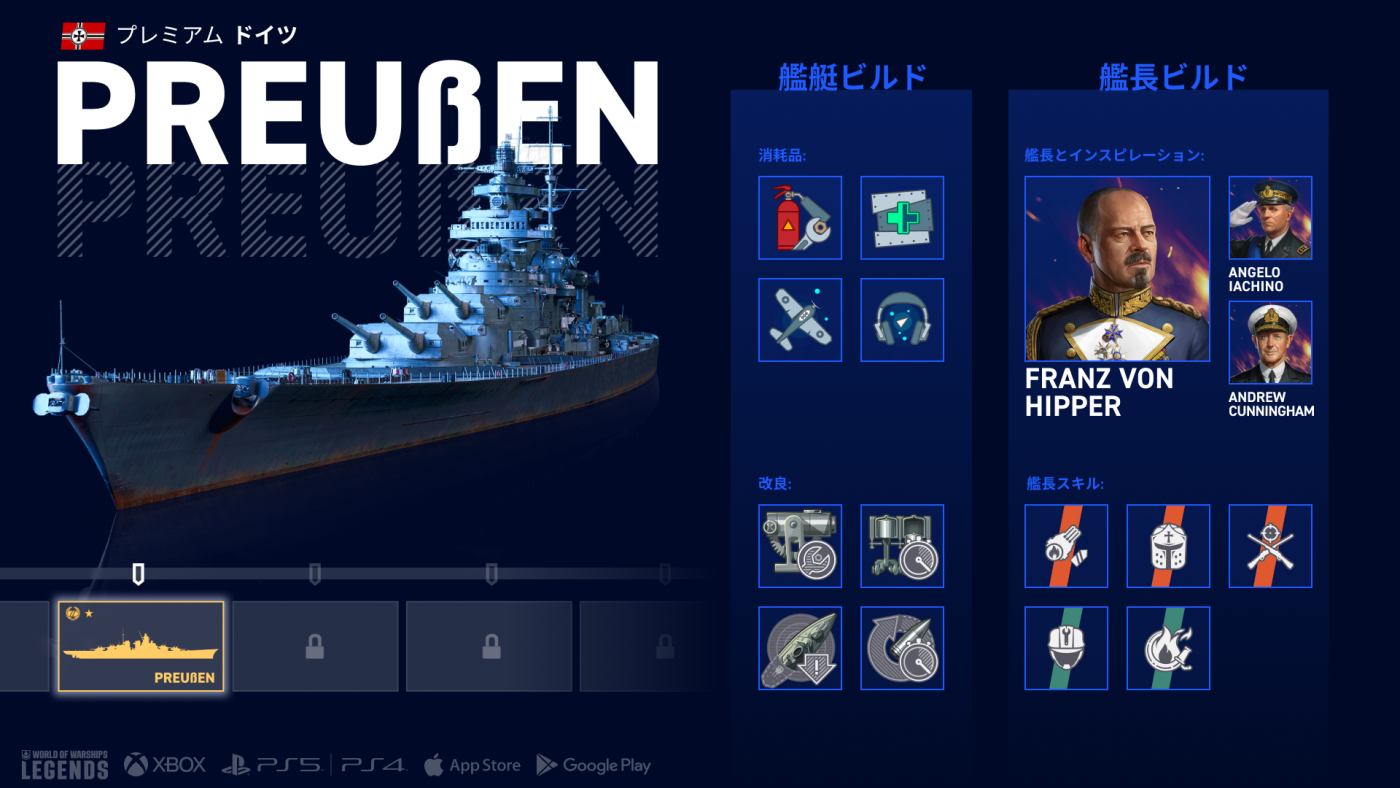Viewport: 1400px width, 788px height.
Task: Open the Franz von Hipper commander portrait
Action: point(1117,269)
